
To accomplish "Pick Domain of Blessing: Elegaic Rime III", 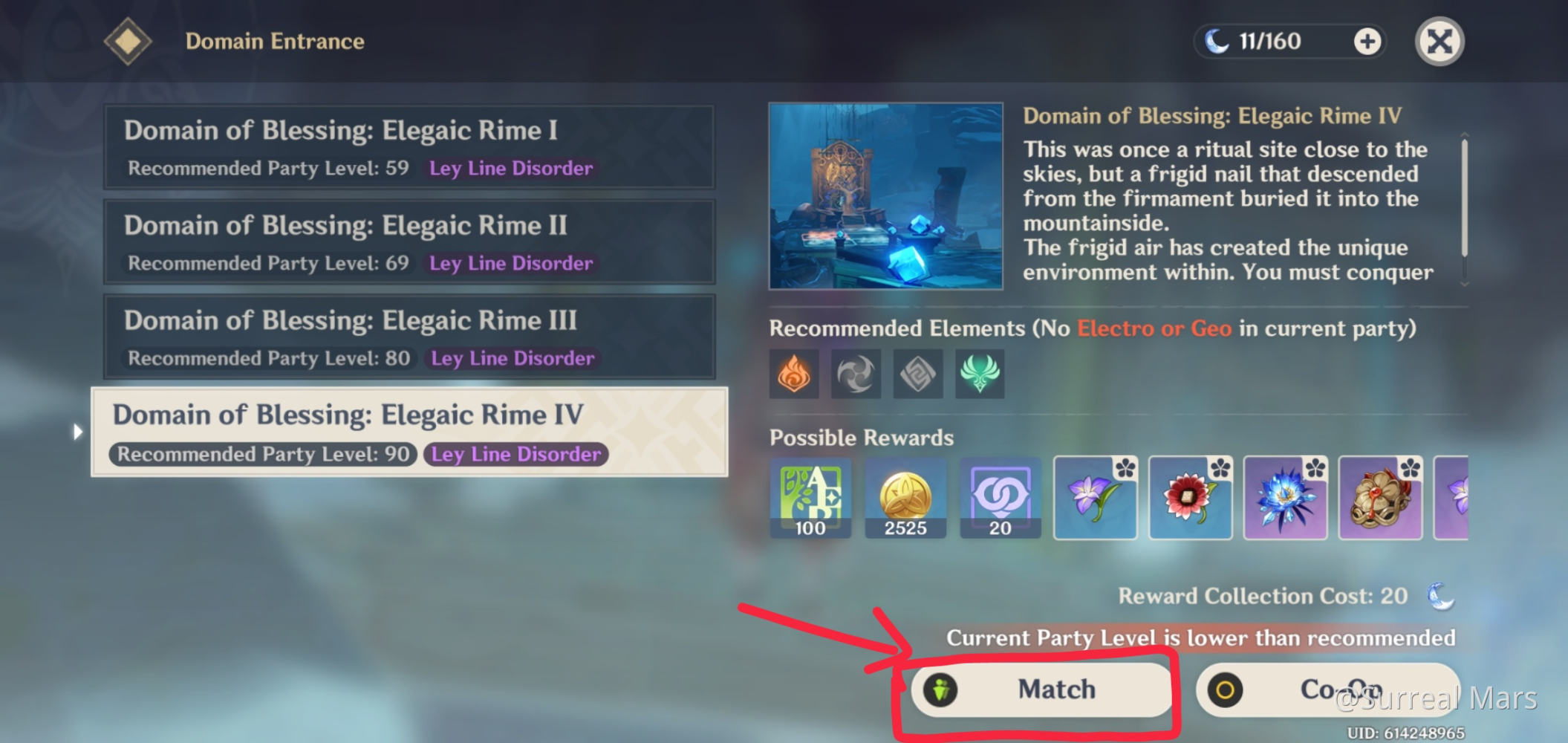I will tap(409, 337).
